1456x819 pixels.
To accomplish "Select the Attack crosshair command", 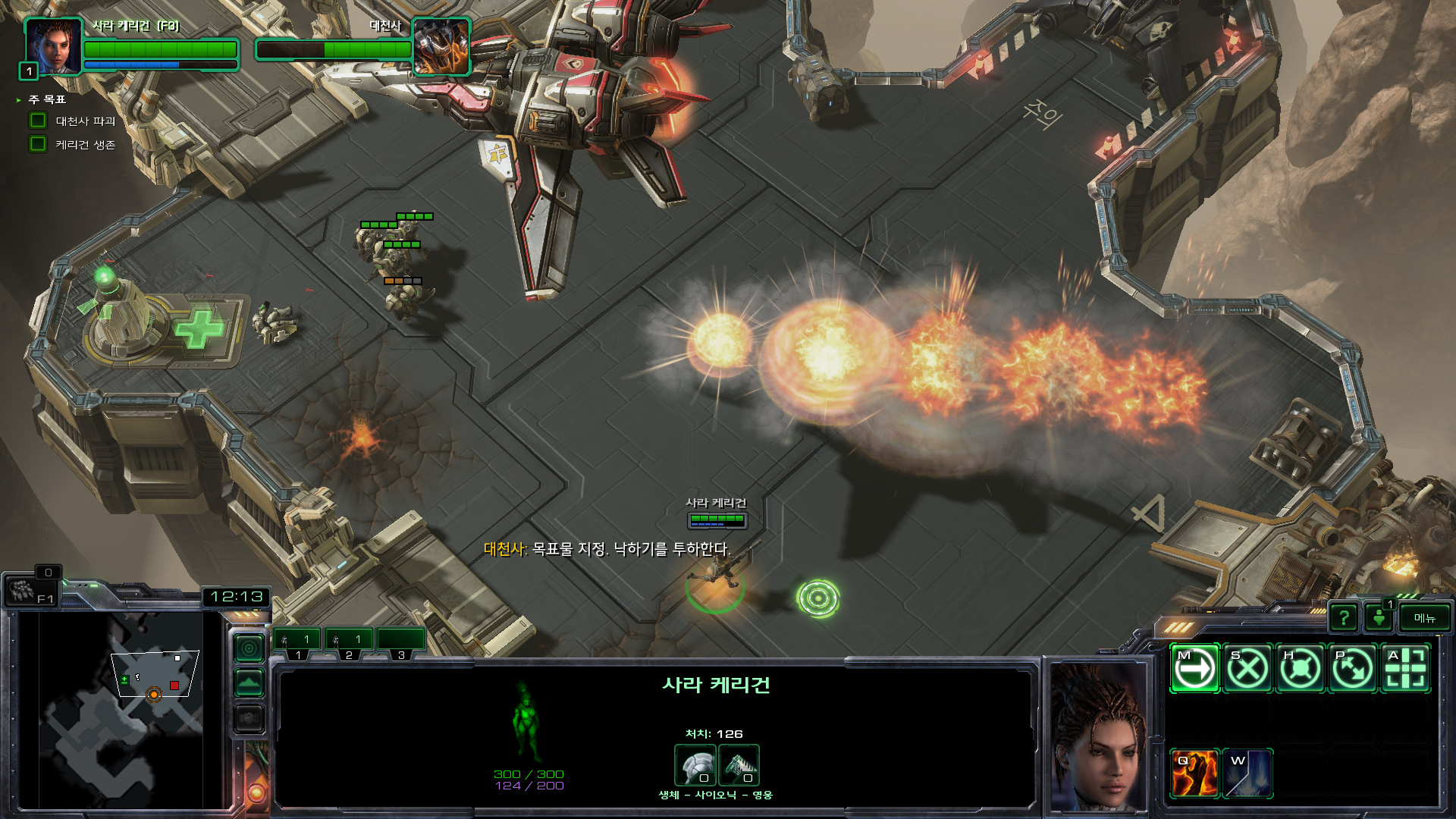I will click(1406, 669).
